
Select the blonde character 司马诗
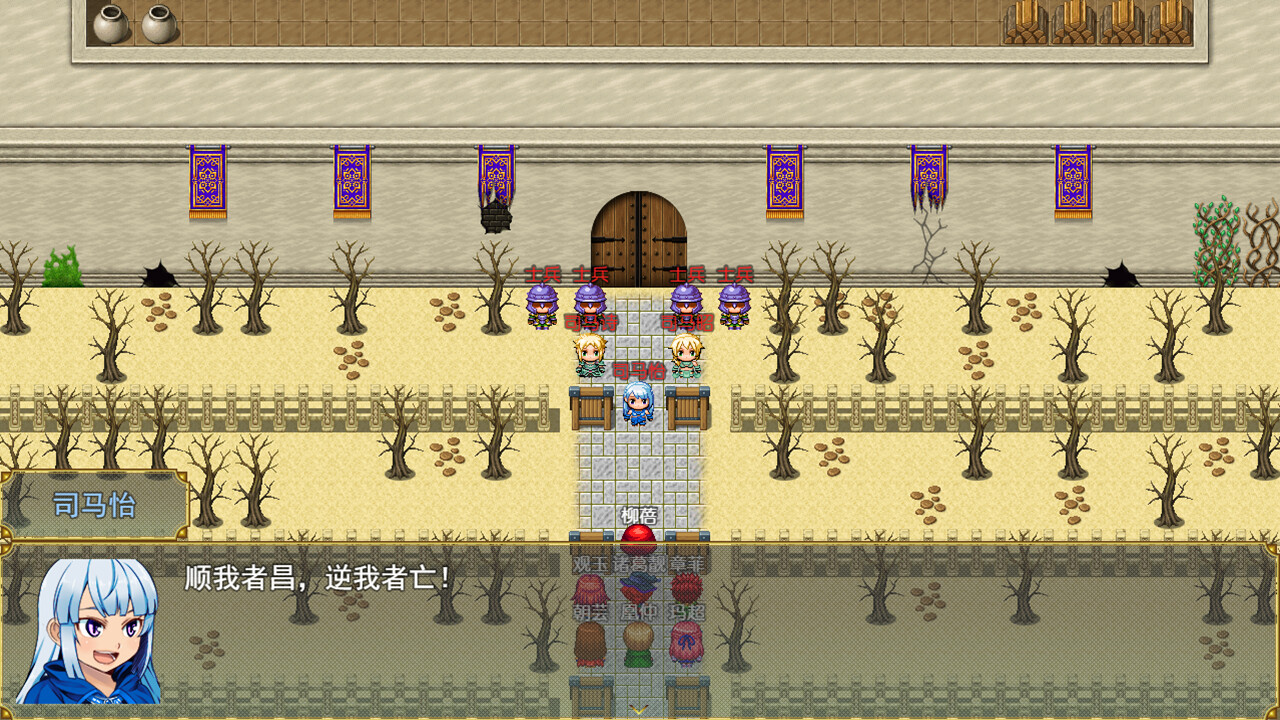click(x=590, y=357)
